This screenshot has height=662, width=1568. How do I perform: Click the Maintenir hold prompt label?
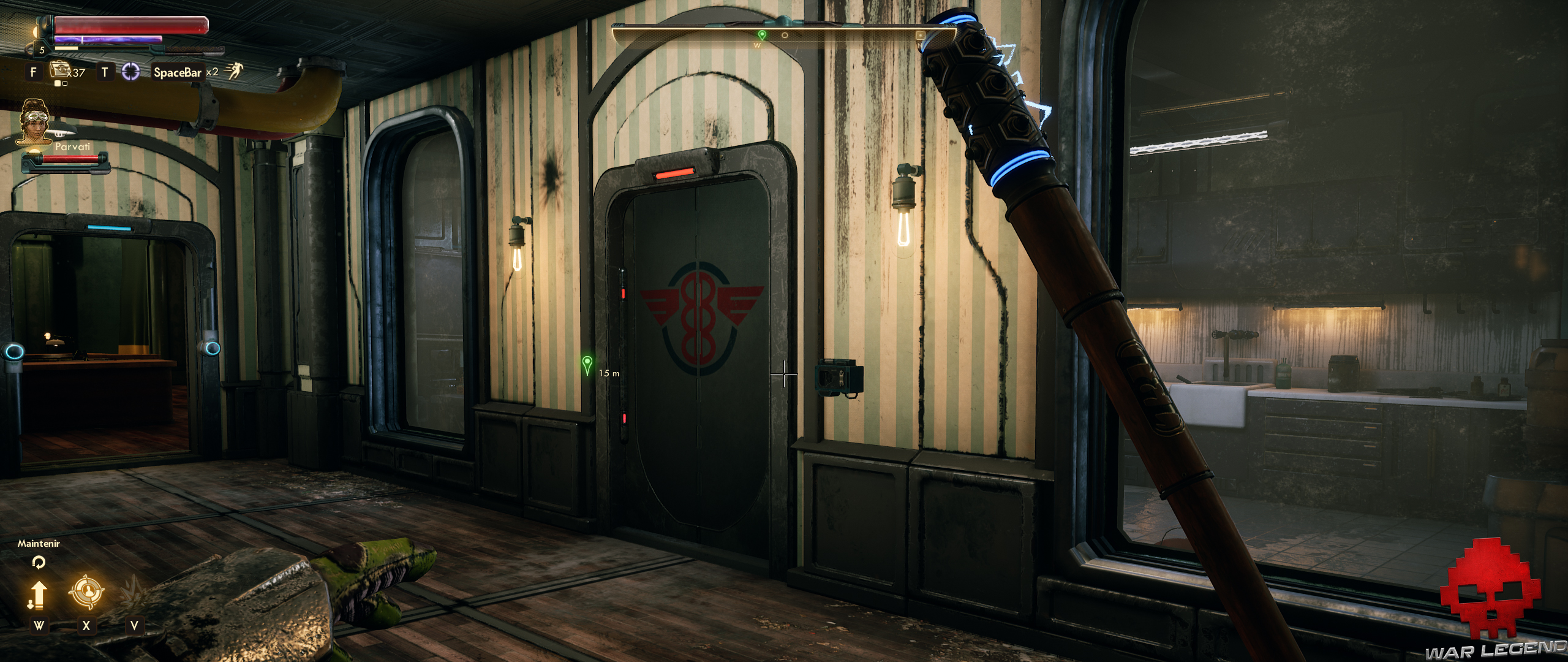pos(39,543)
